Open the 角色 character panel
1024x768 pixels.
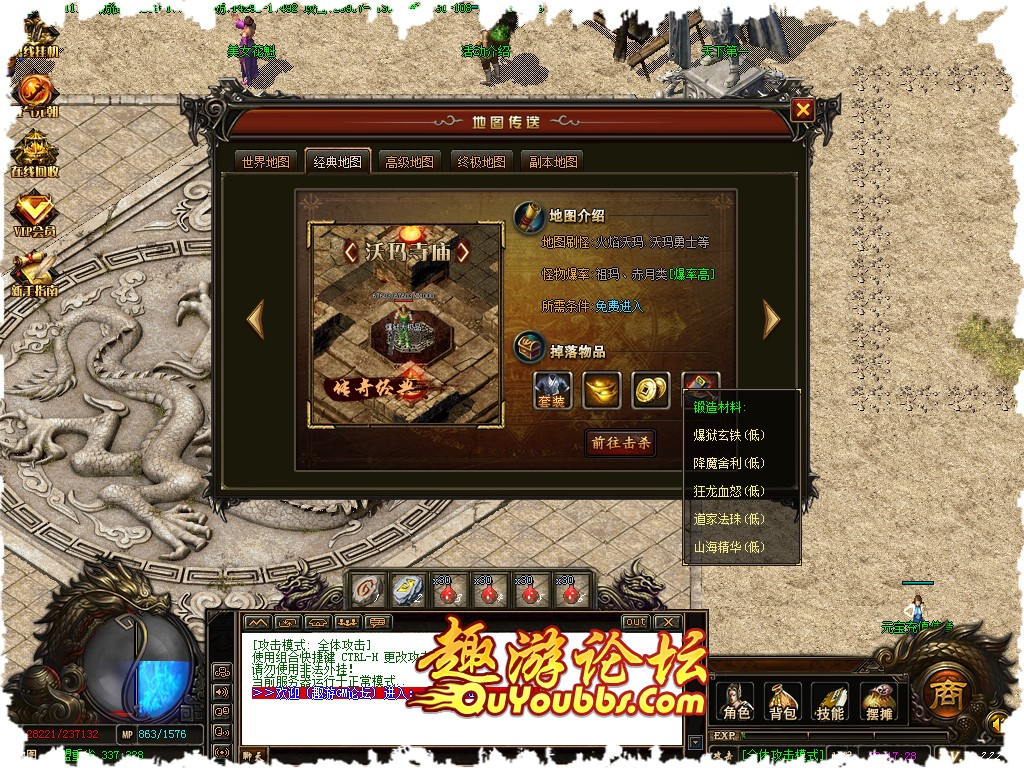(x=737, y=701)
